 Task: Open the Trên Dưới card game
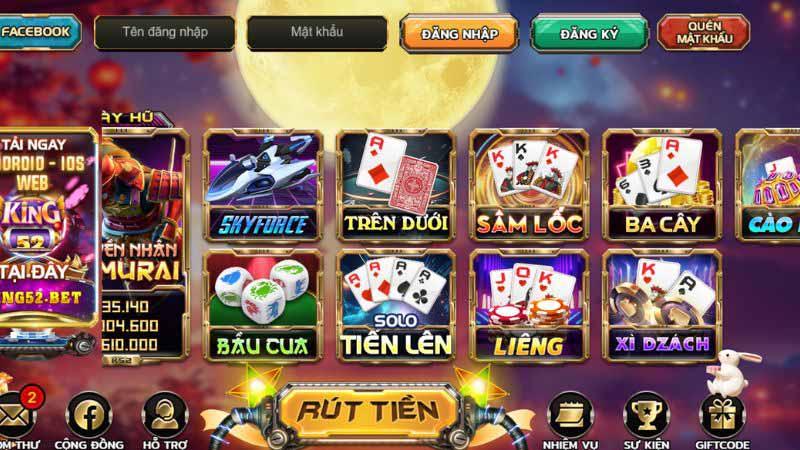click(395, 184)
